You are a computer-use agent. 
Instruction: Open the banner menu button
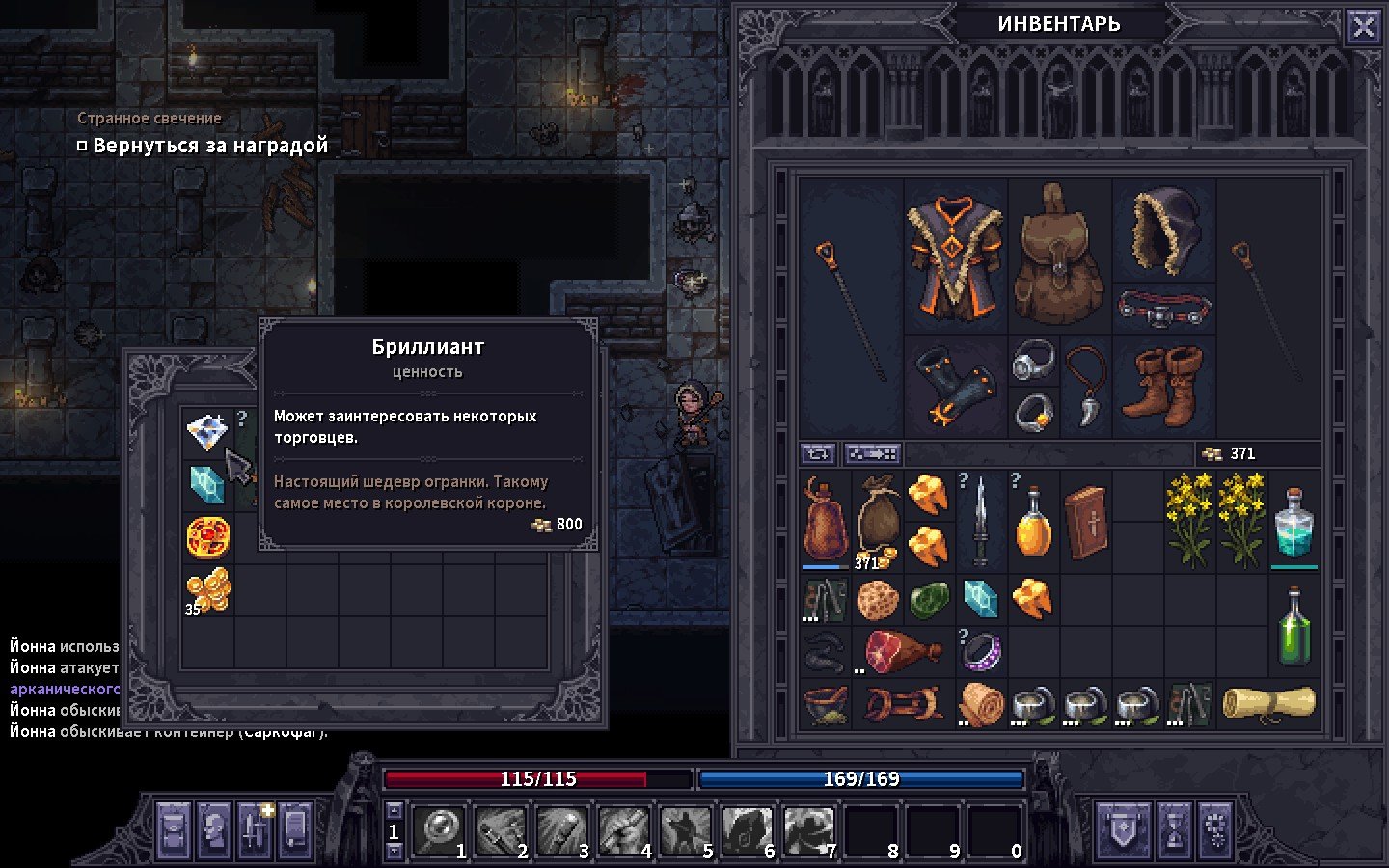(x=1123, y=830)
